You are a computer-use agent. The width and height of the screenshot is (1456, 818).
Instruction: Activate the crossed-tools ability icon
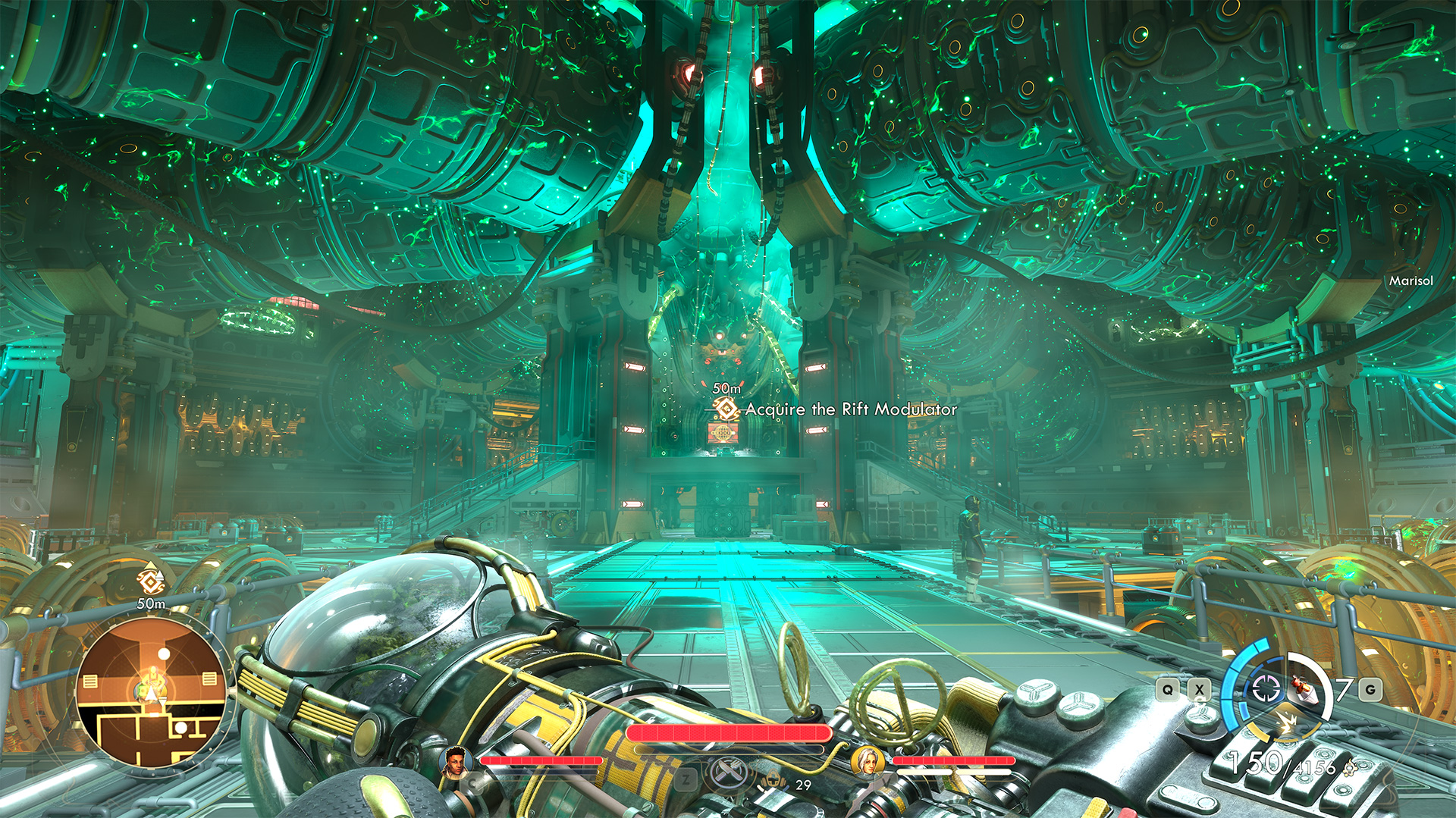click(728, 773)
